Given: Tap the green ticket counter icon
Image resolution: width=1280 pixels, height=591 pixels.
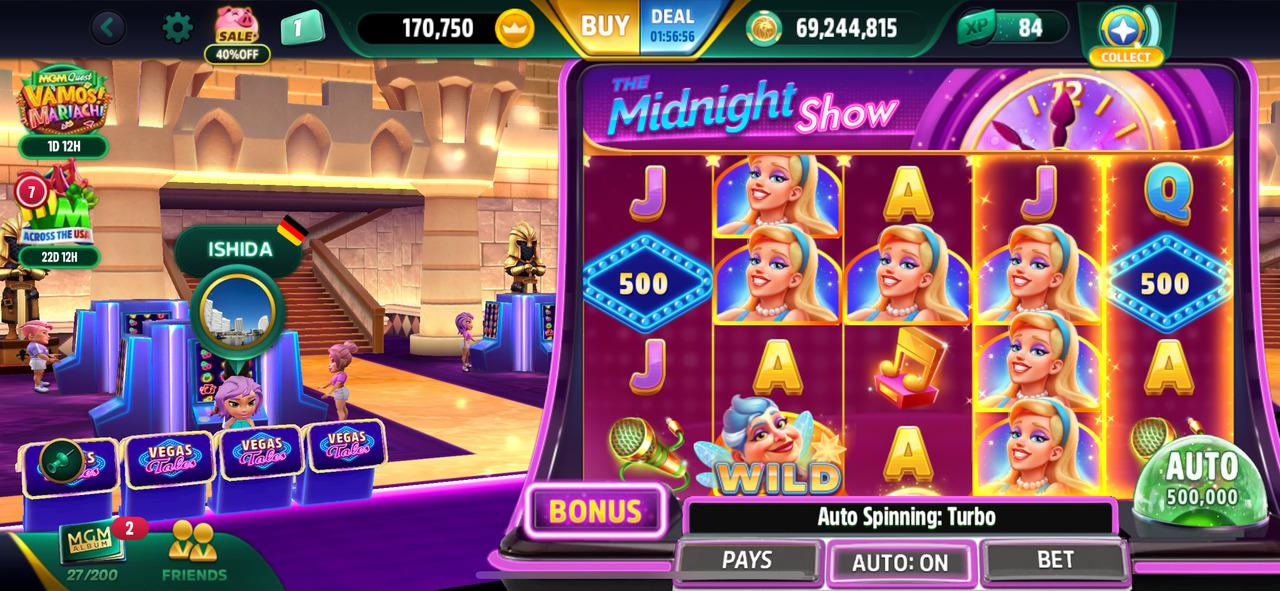Looking at the screenshot, I should [302, 27].
